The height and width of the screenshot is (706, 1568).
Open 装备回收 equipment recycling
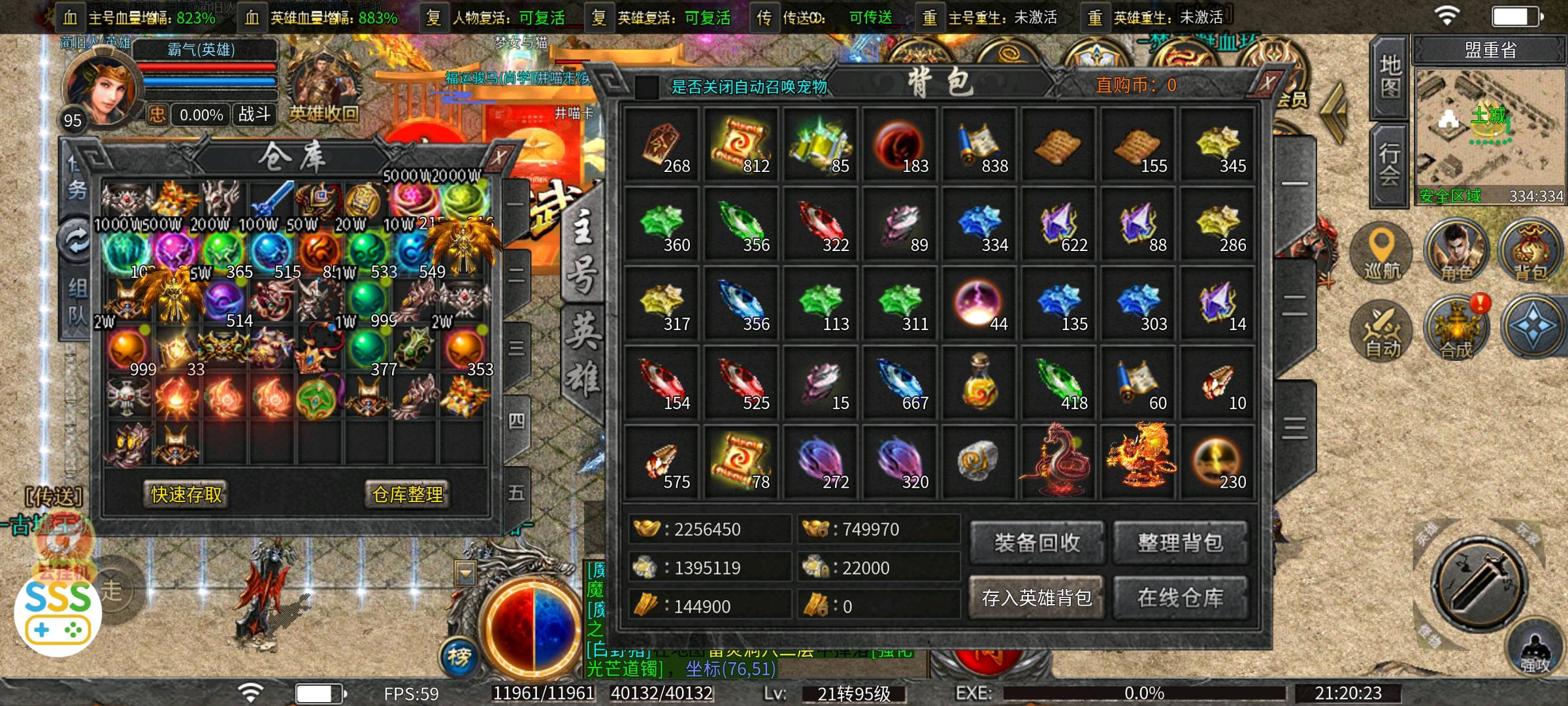click(x=1037, y=543)
